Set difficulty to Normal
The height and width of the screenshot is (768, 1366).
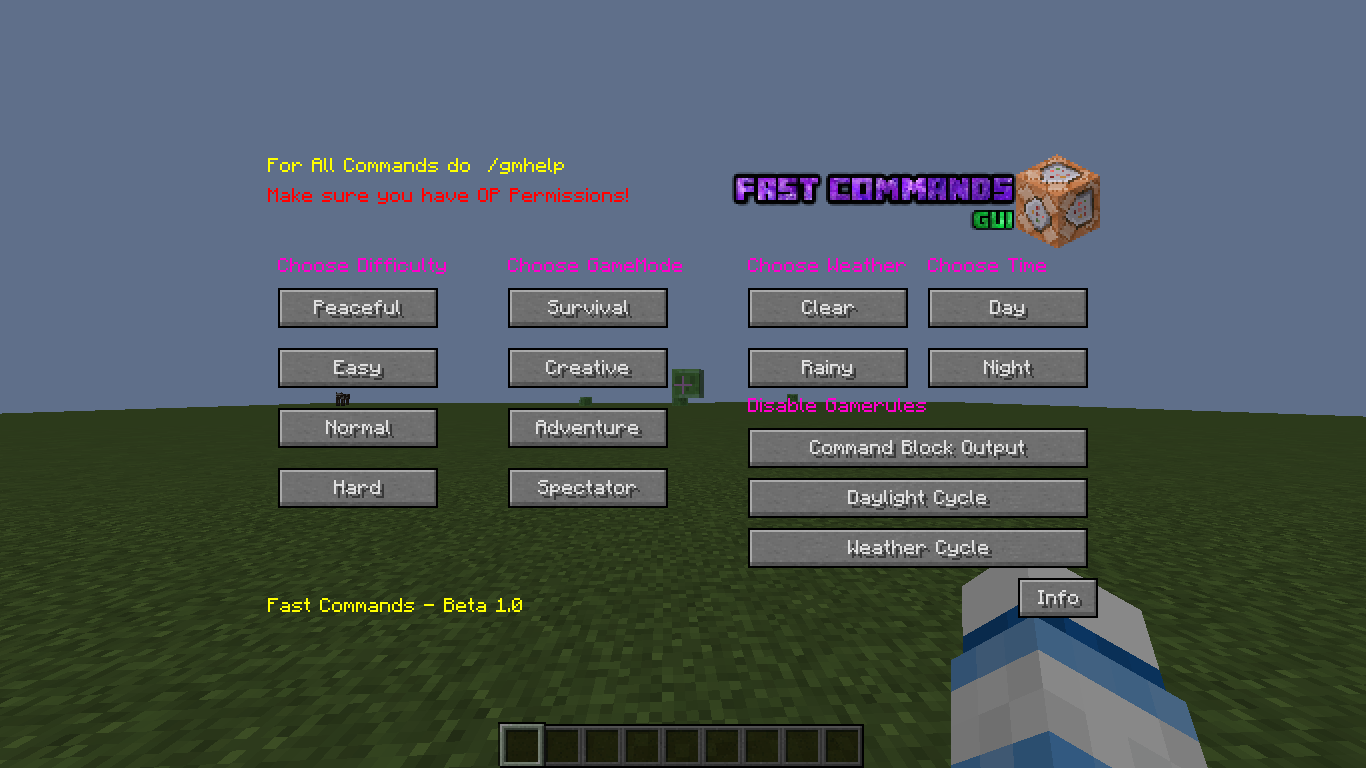point(357,428)
